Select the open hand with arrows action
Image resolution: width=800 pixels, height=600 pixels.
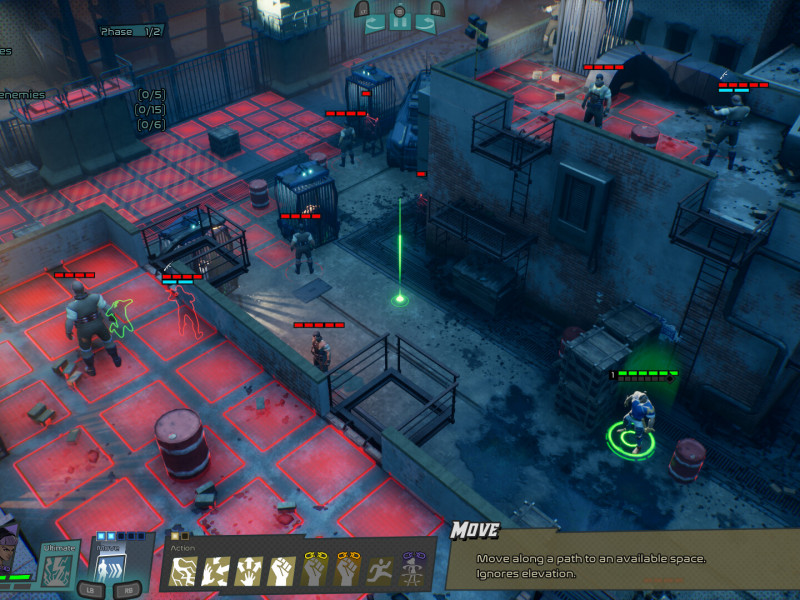tap(249, 571)
